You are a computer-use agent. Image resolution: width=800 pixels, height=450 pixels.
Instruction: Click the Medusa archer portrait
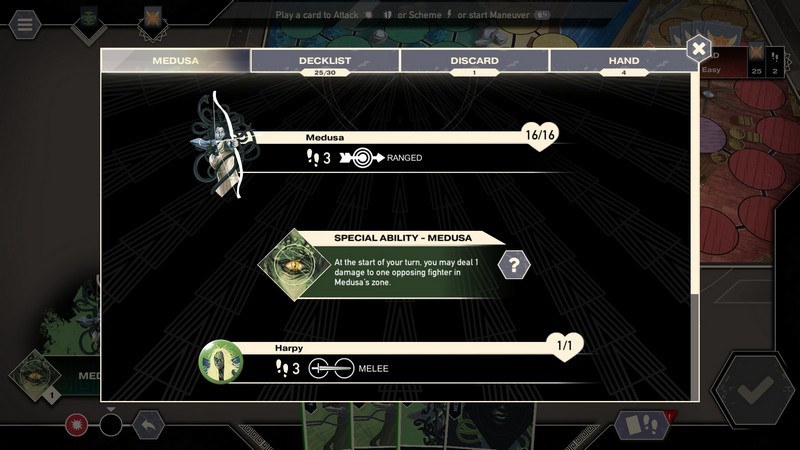click(x=221, y=145)
